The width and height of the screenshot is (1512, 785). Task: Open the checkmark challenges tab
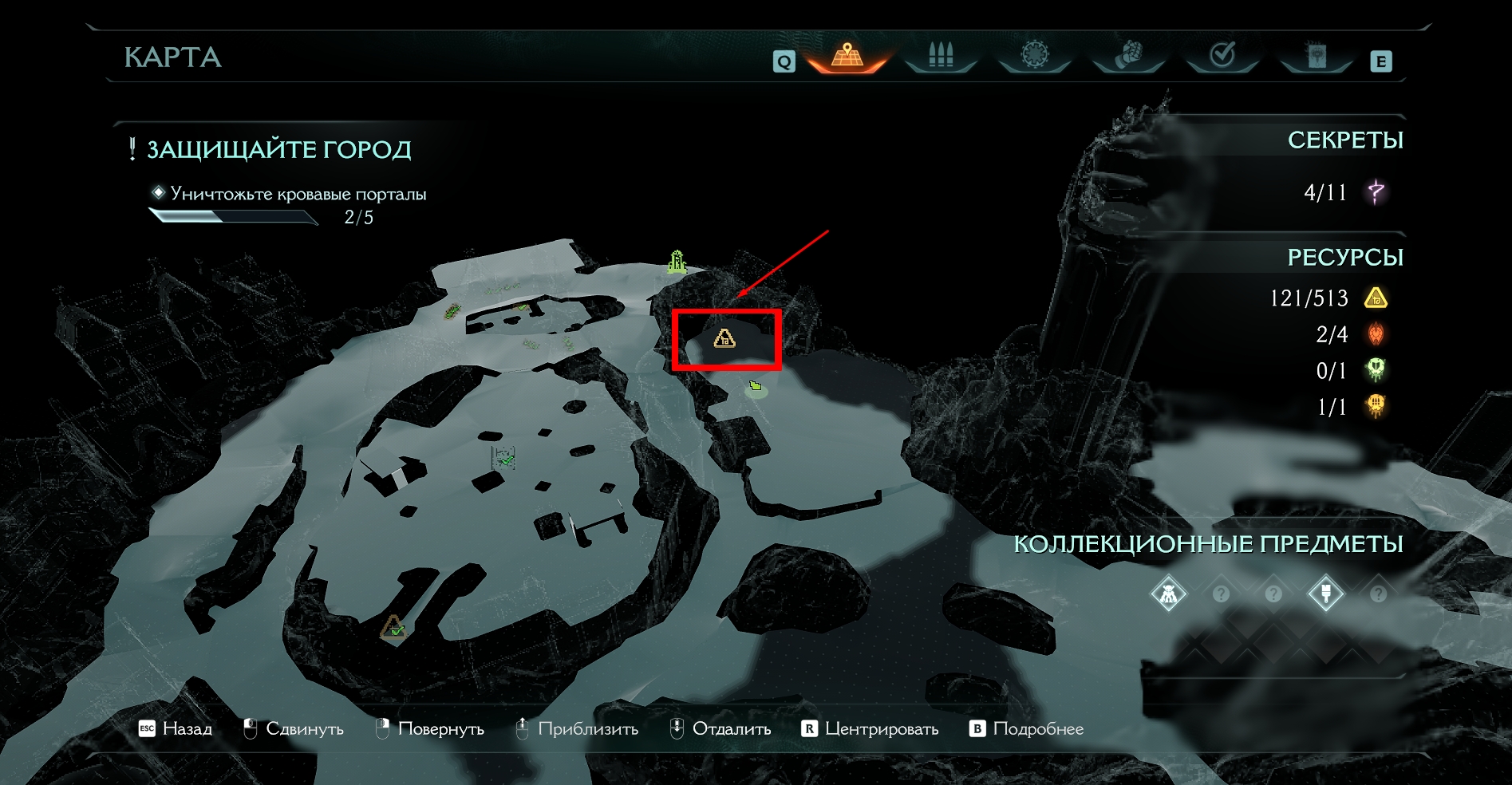tap(1222, 55)
